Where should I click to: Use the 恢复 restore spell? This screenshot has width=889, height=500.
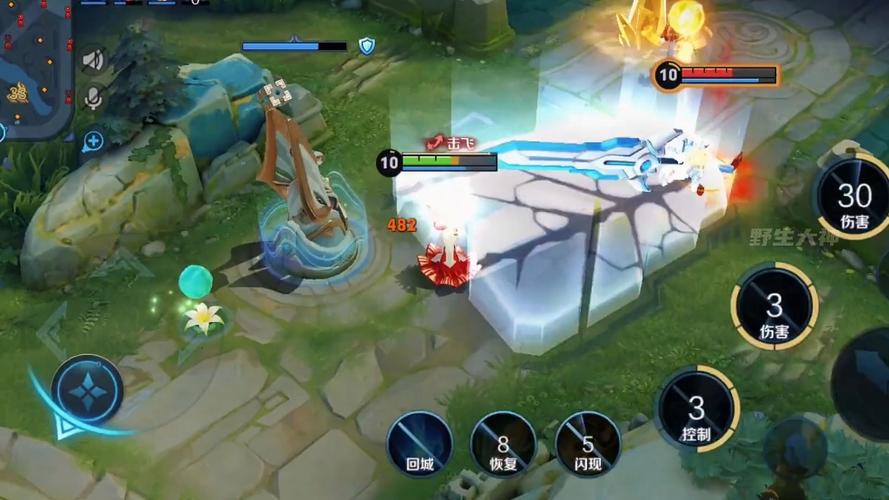coord(503,444)
